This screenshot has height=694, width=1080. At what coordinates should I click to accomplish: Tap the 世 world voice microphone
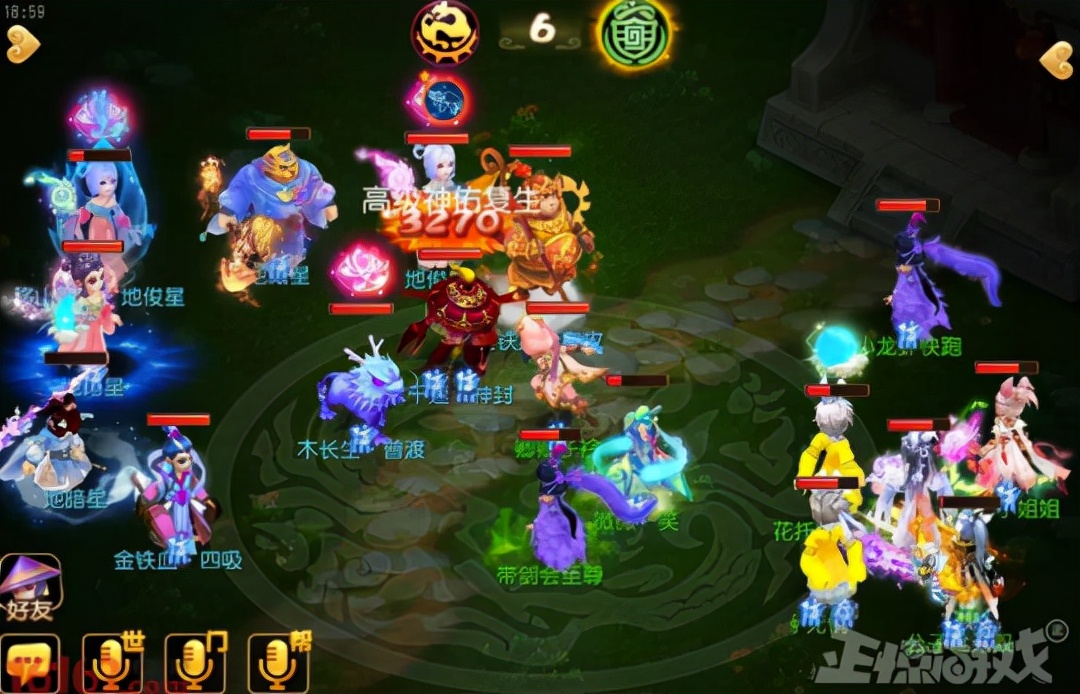click(x=111, y=662)
